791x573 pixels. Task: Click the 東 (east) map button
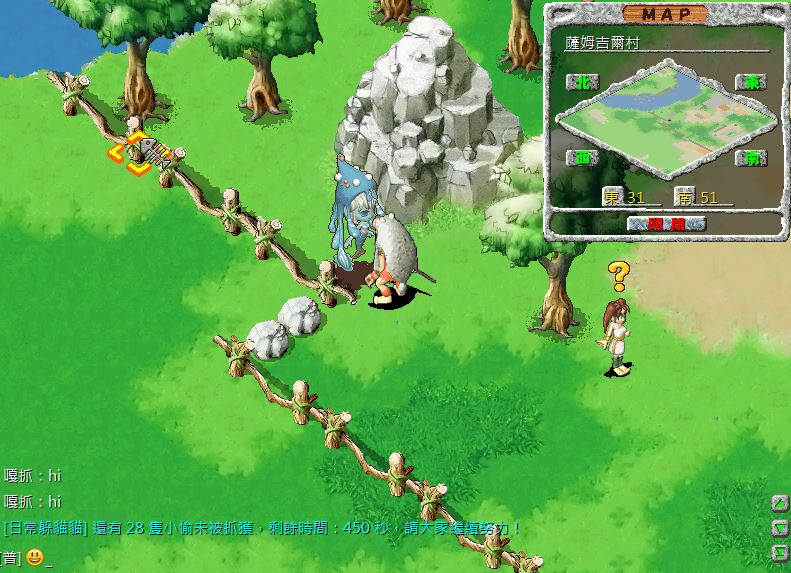749,82
